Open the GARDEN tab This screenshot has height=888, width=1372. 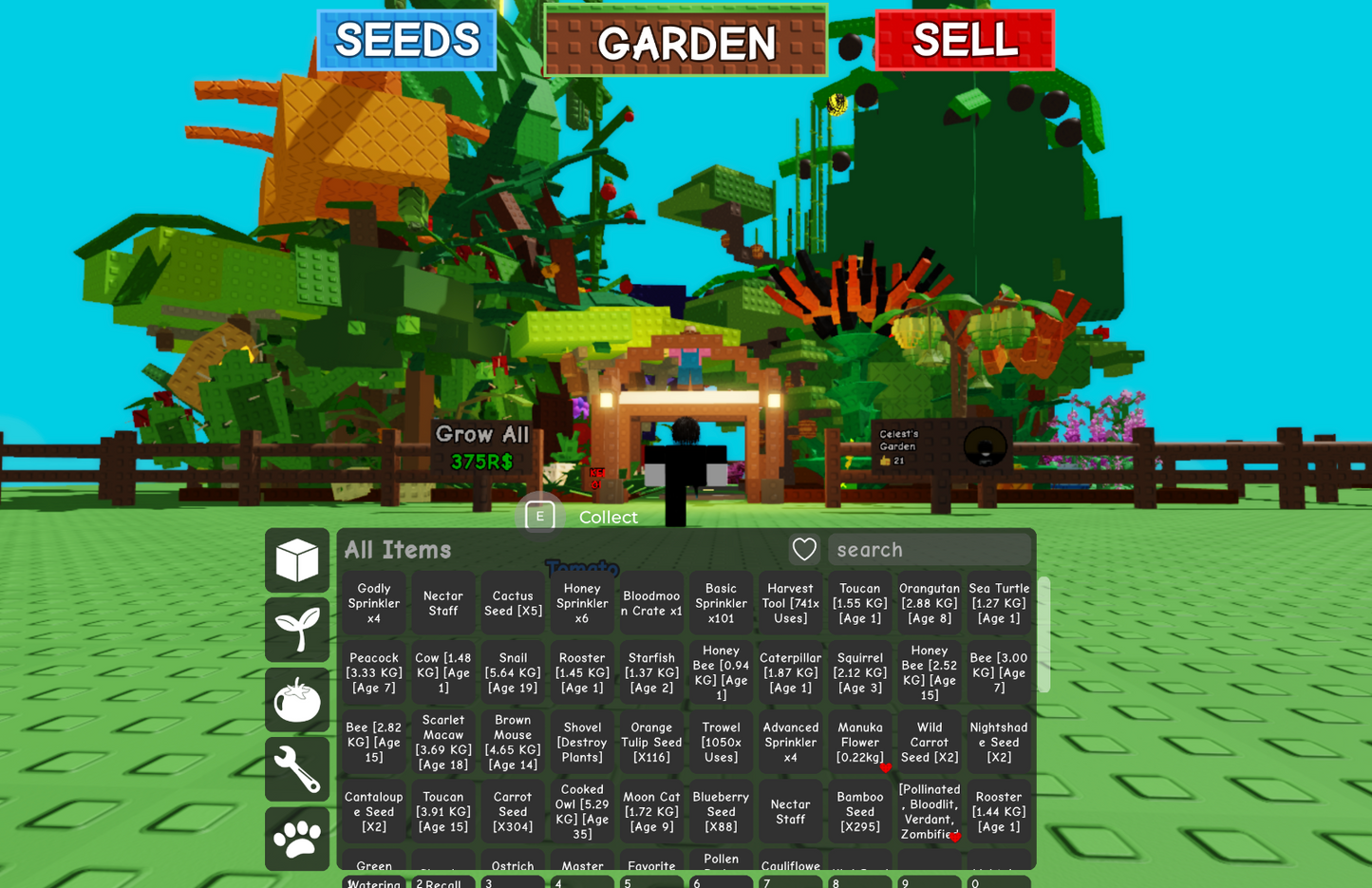pos(686,42)
